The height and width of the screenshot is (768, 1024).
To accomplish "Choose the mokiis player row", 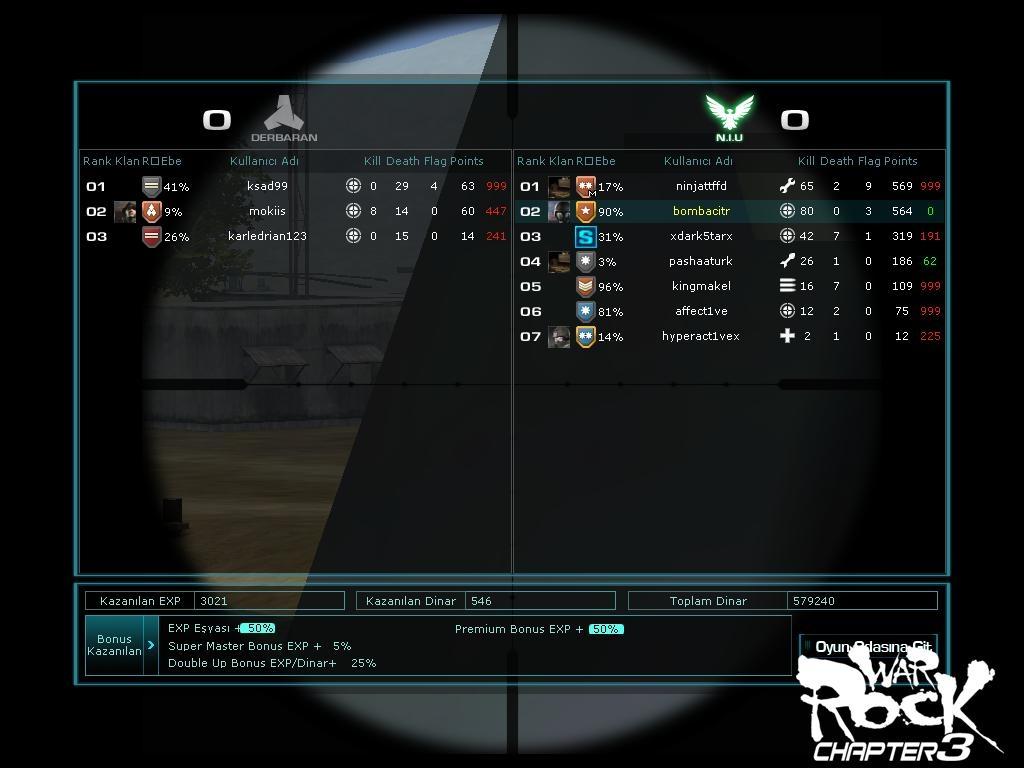I will [267, 211].
